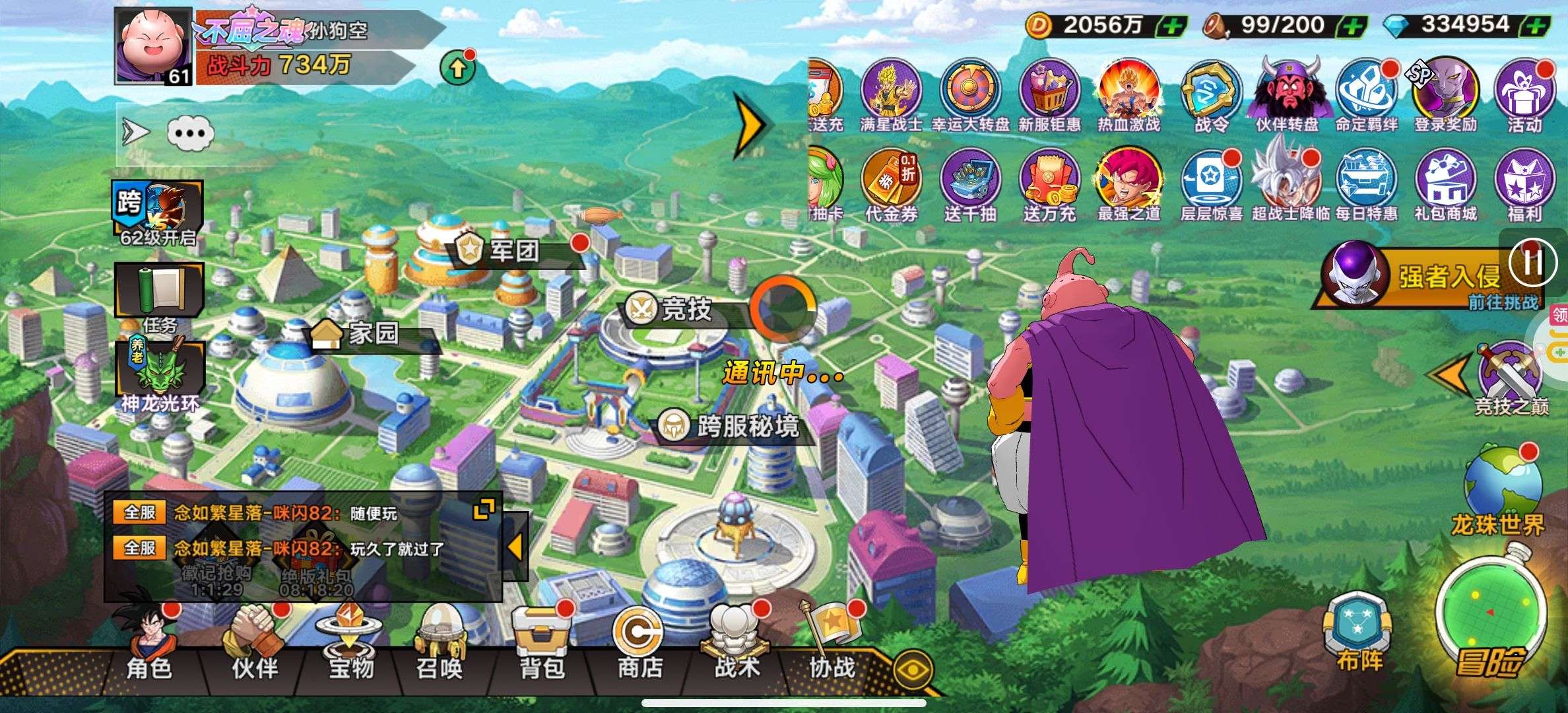The height and width of the screenshot is (713, 1568).
Task: Open the 家园 homestead label
Action: coord(374,334)
